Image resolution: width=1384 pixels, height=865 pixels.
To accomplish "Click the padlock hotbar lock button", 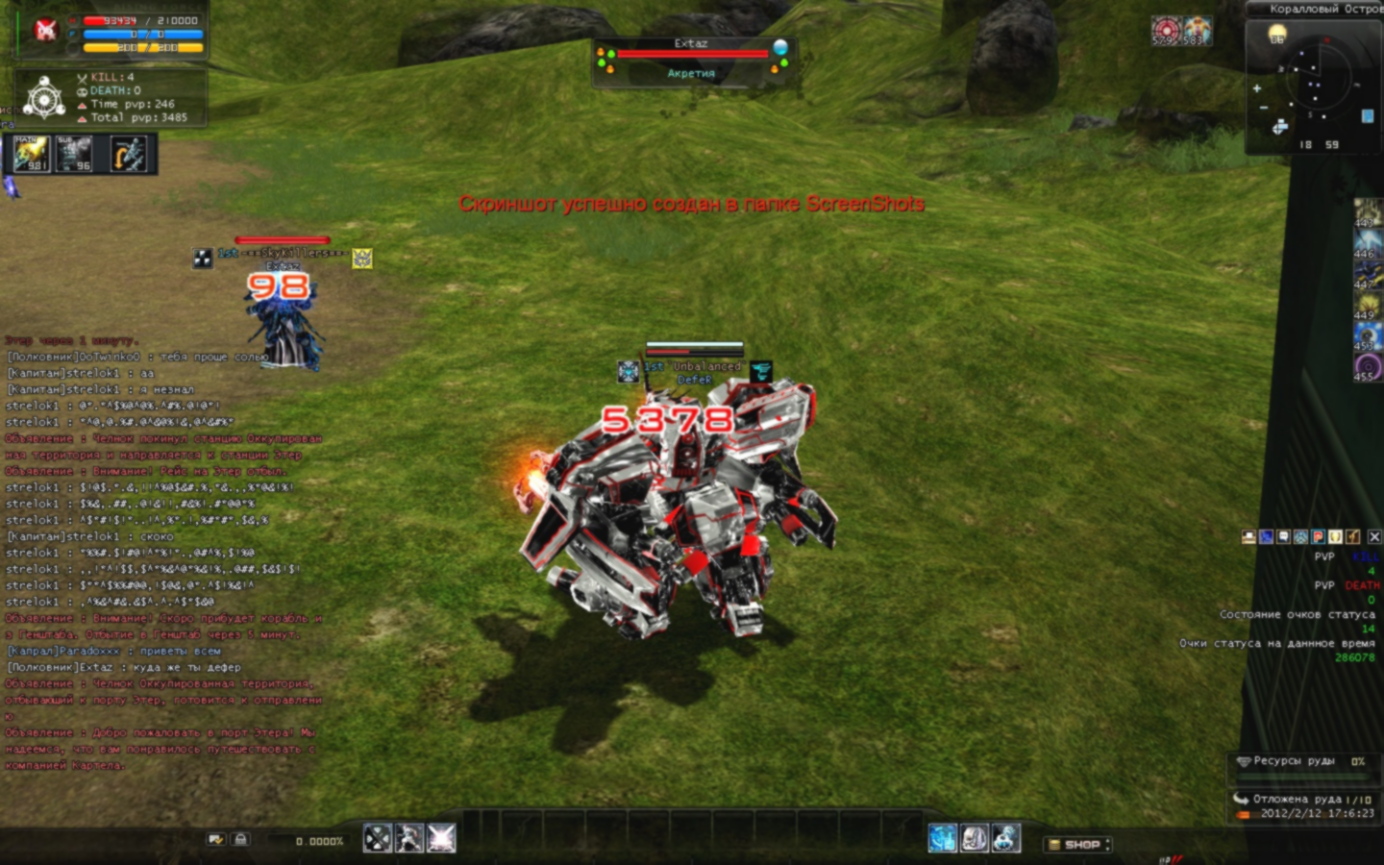I will [x=240, y=840].
